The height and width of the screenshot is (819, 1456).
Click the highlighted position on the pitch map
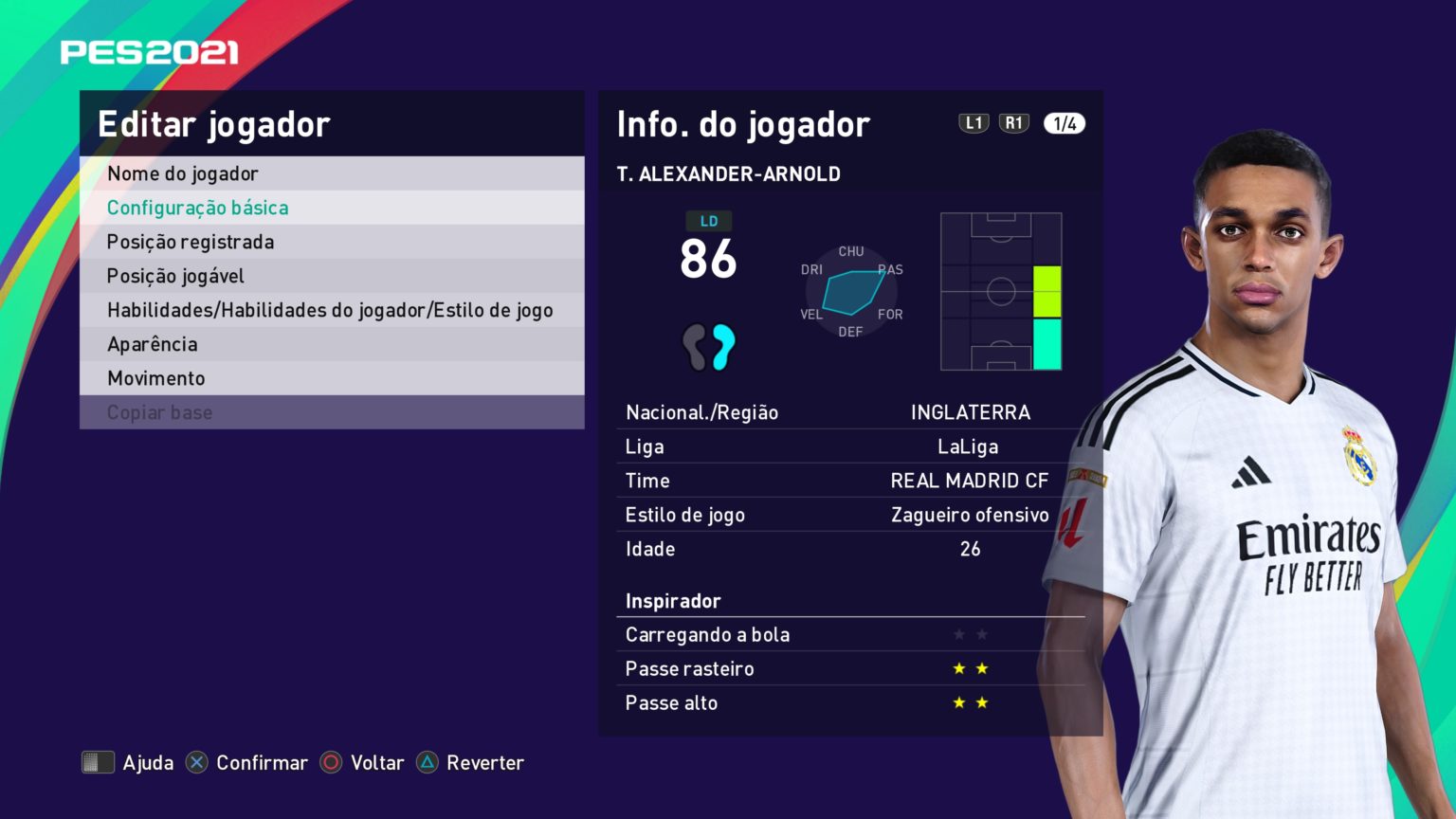tap(1046, 313)
